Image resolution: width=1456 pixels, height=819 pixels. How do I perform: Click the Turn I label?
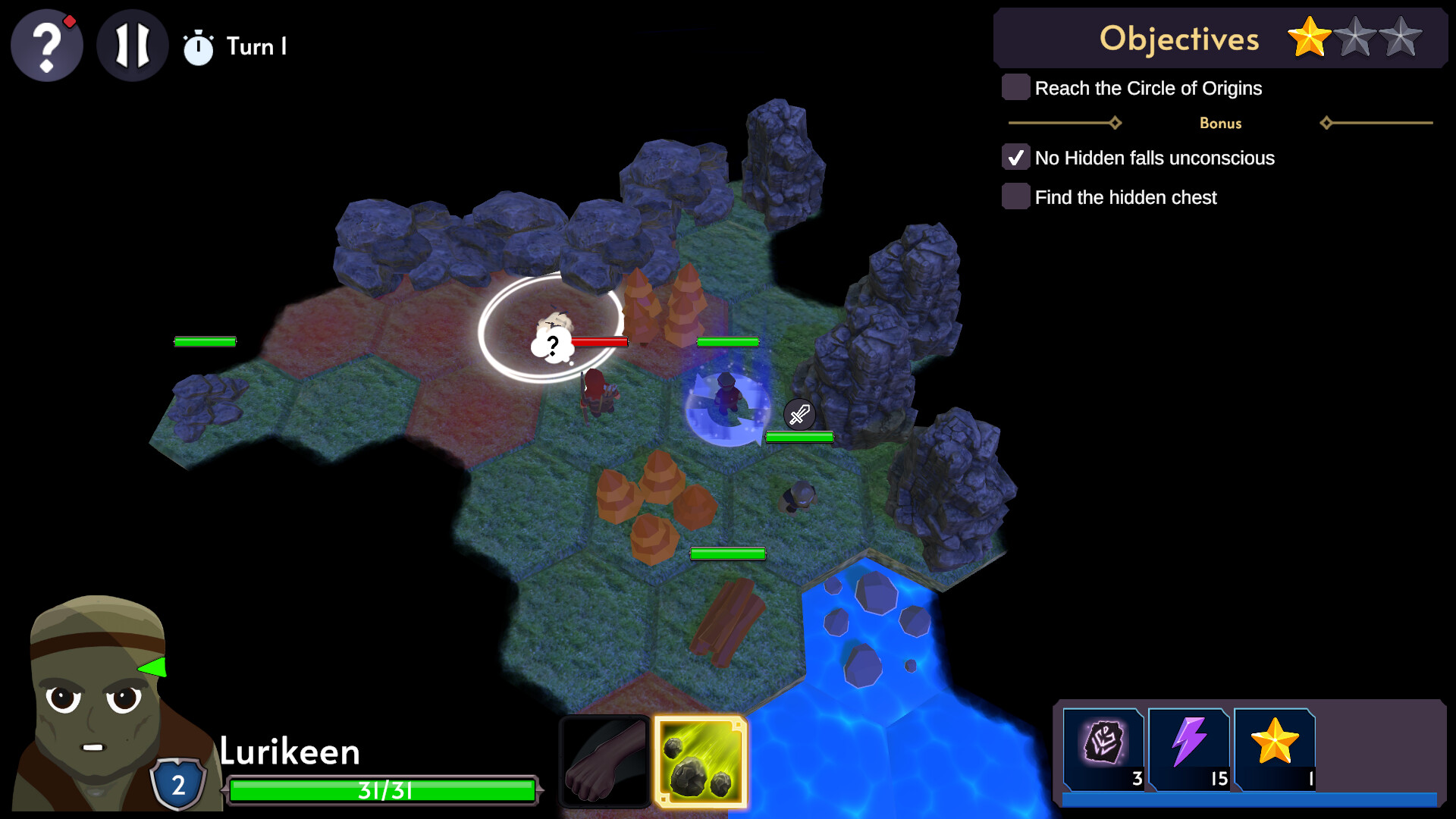point(257,46)
